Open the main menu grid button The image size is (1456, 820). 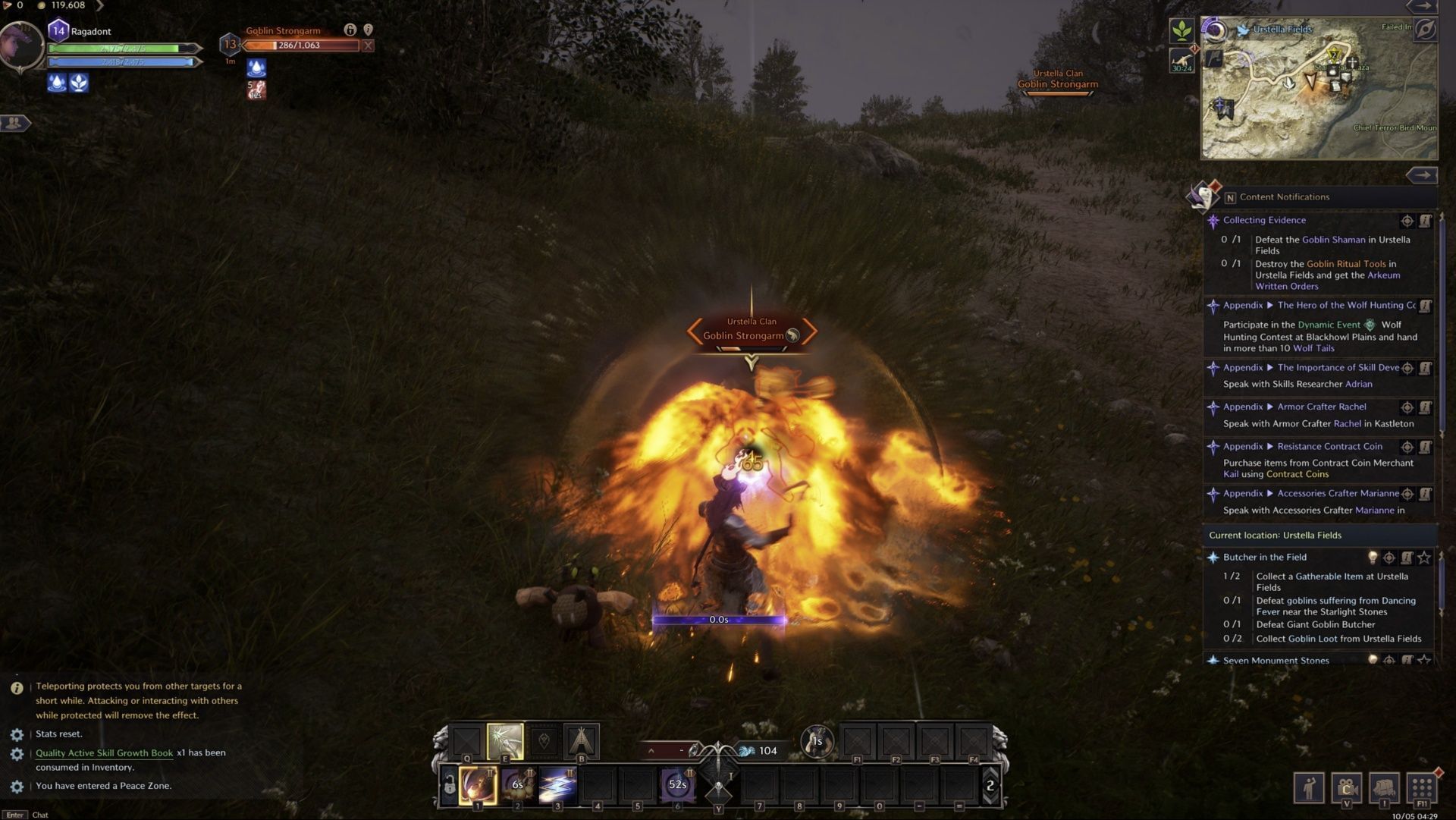point(1422,787)
